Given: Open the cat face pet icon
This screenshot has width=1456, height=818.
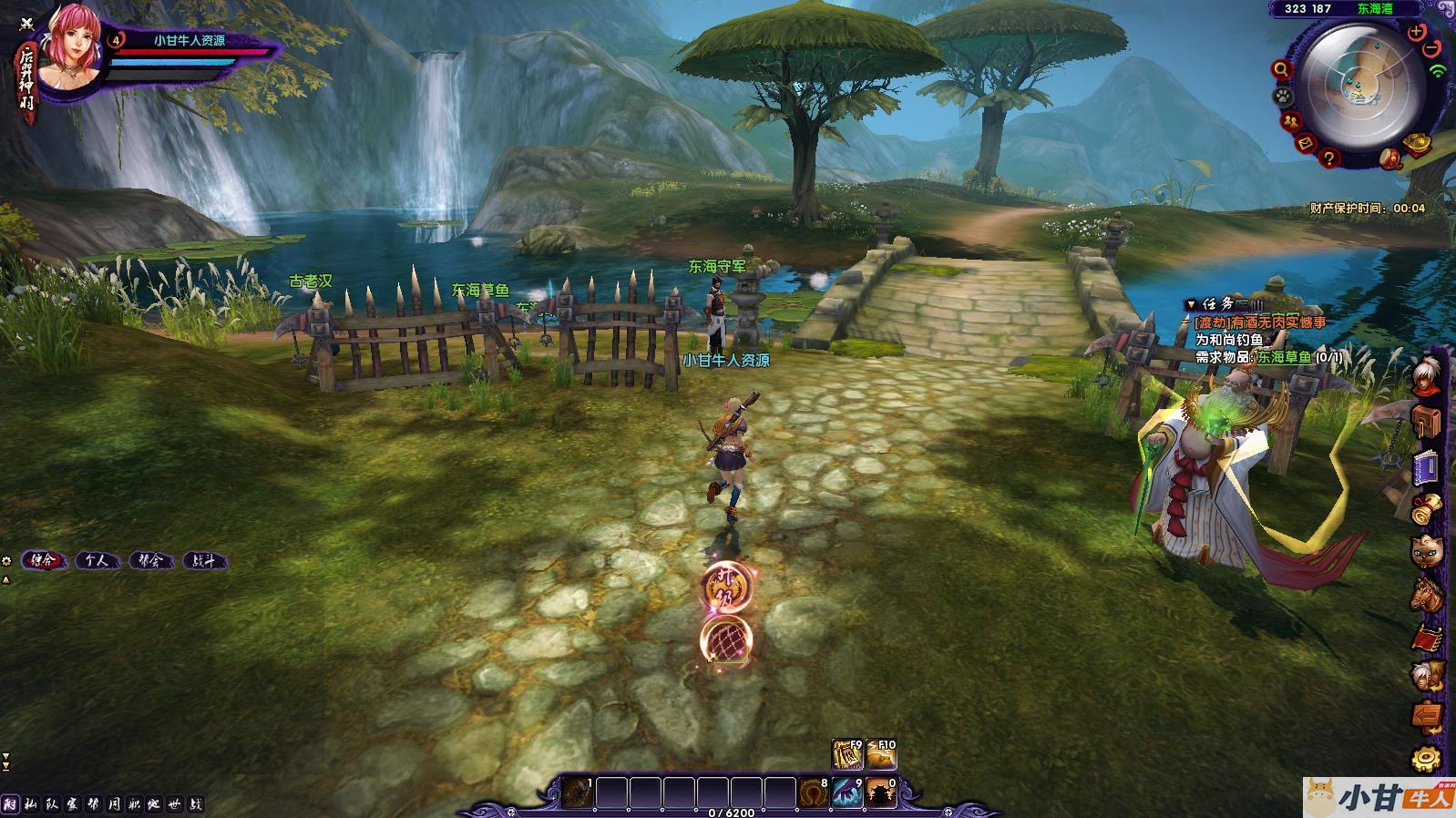Looking at the screenshot, I should click(x=1426, y=550).
